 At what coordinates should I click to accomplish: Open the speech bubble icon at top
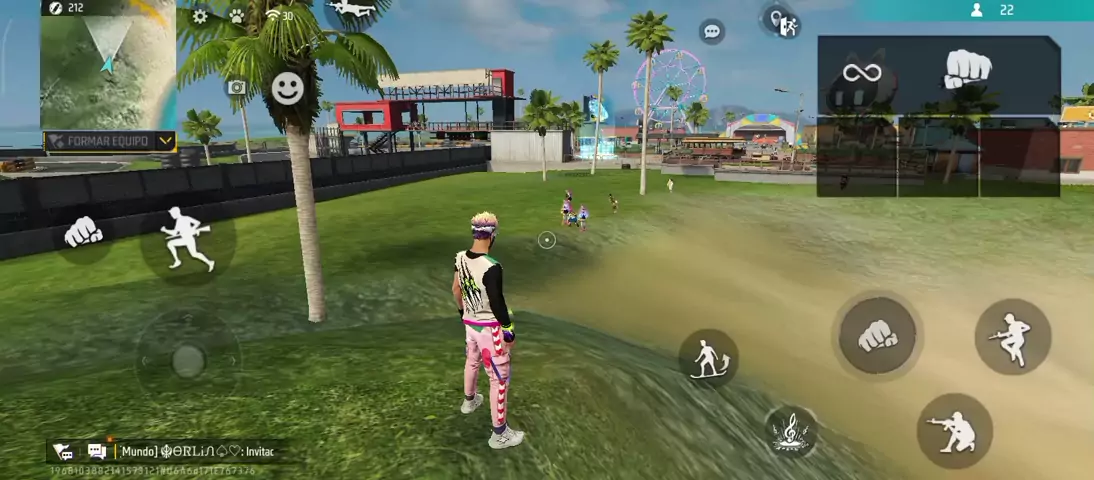[x=712, y=31]
